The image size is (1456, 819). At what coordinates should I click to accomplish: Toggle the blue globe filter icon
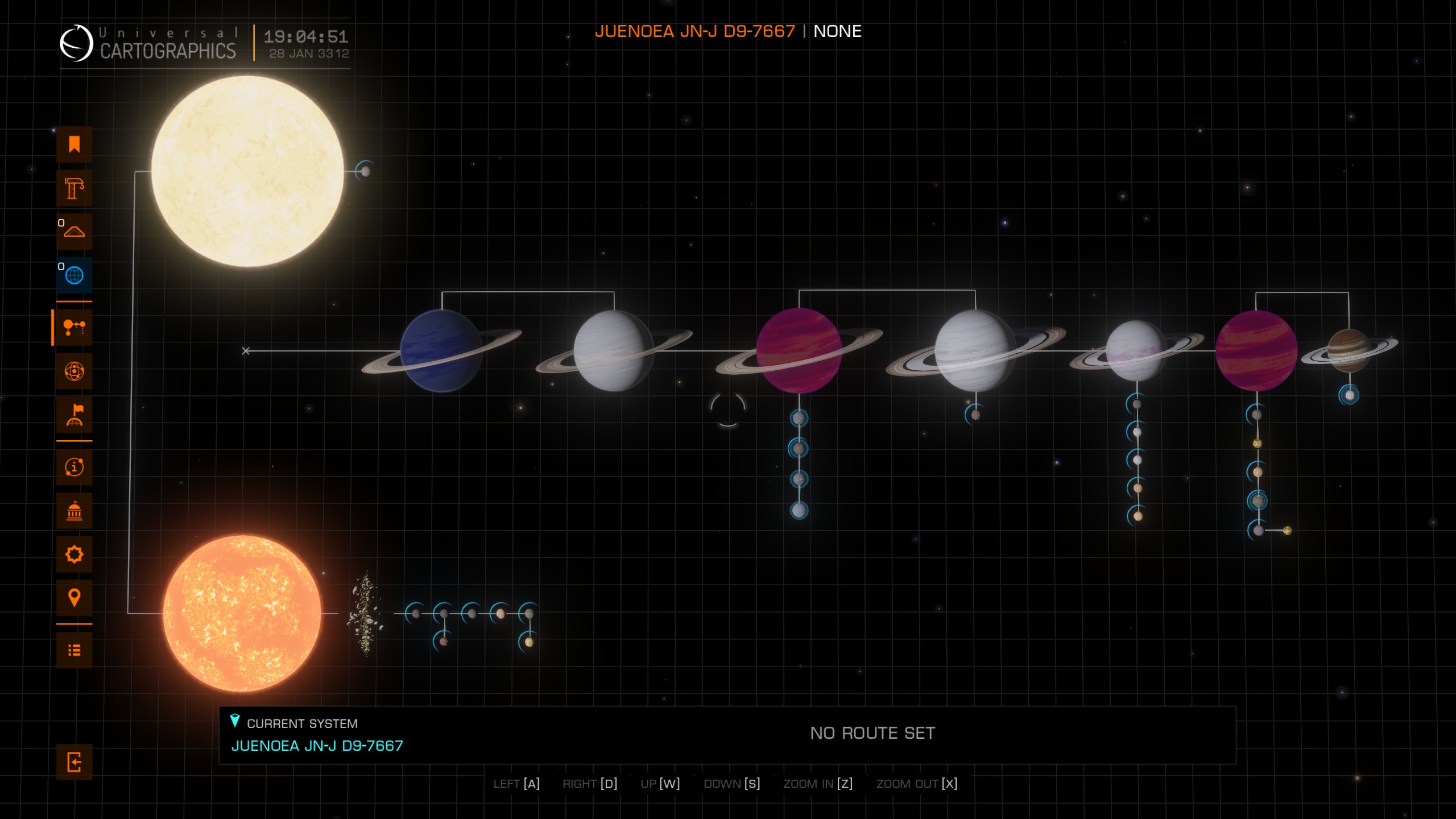74,275
